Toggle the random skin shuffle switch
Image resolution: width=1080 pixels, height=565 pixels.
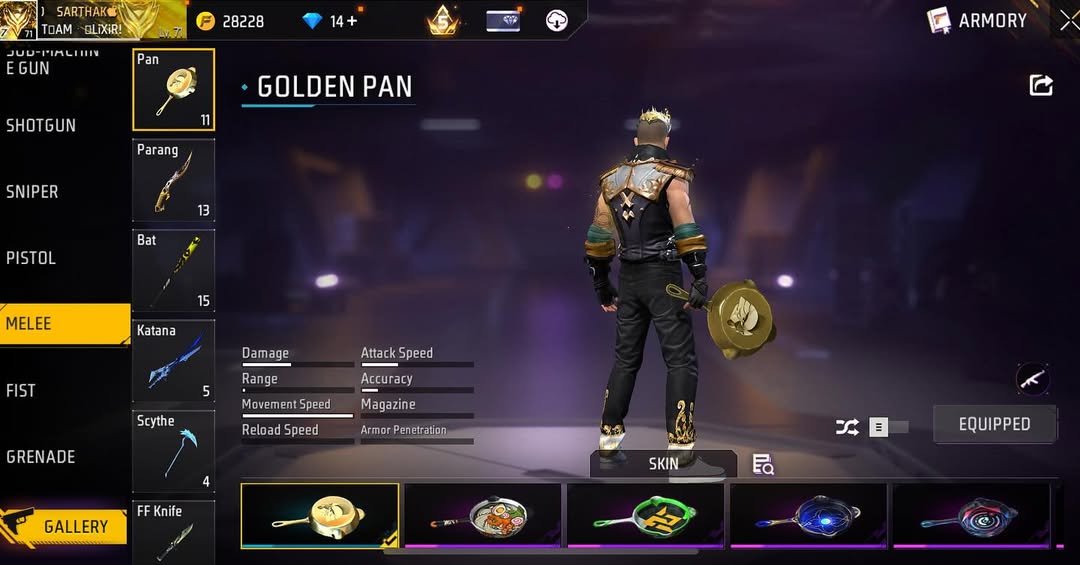pyautogui.click(x=886, y=427)
